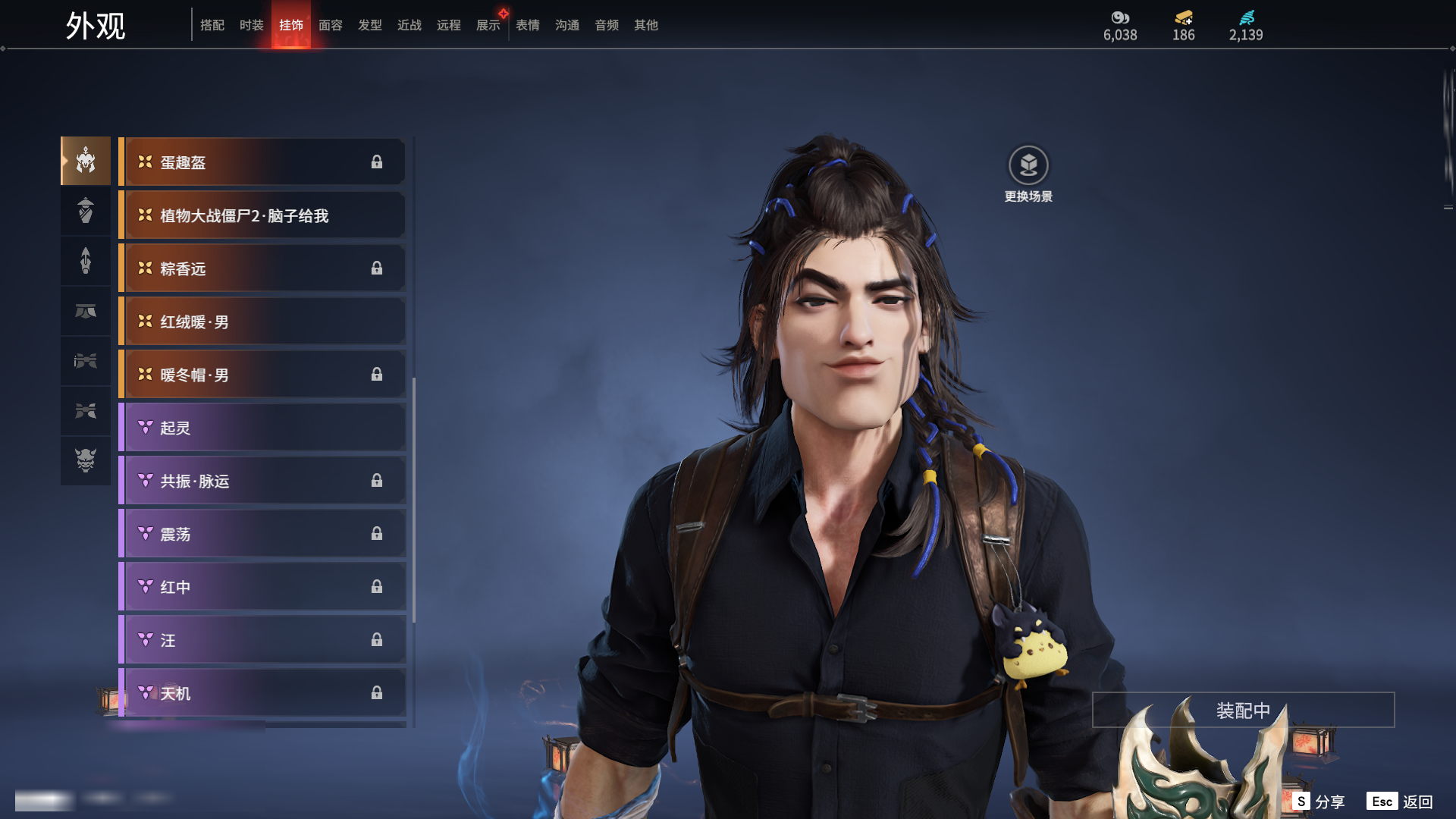Click the 分享 share button
This screenshot has width=1456, height=819.
[1319, 802]
